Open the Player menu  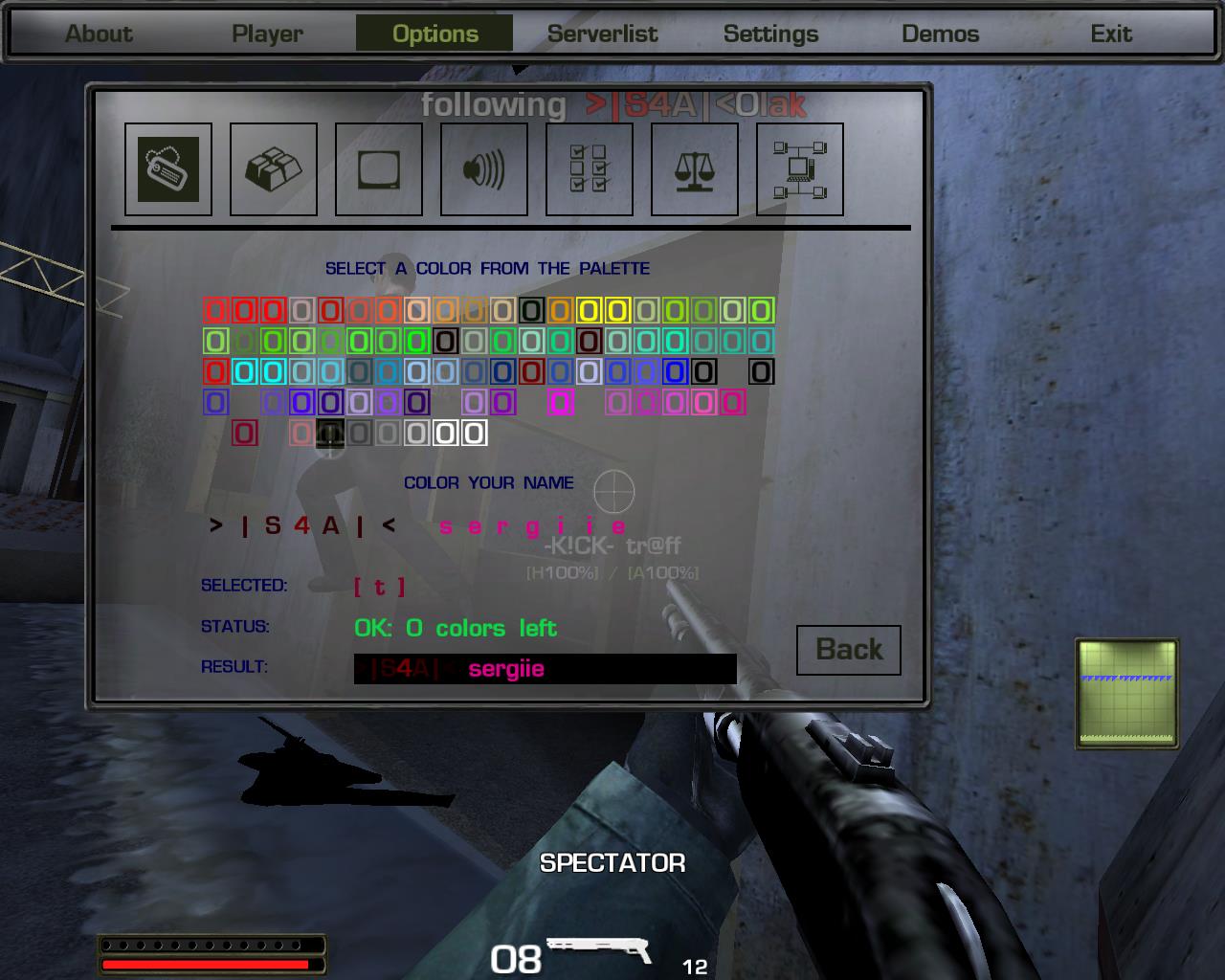coord(267,33)
